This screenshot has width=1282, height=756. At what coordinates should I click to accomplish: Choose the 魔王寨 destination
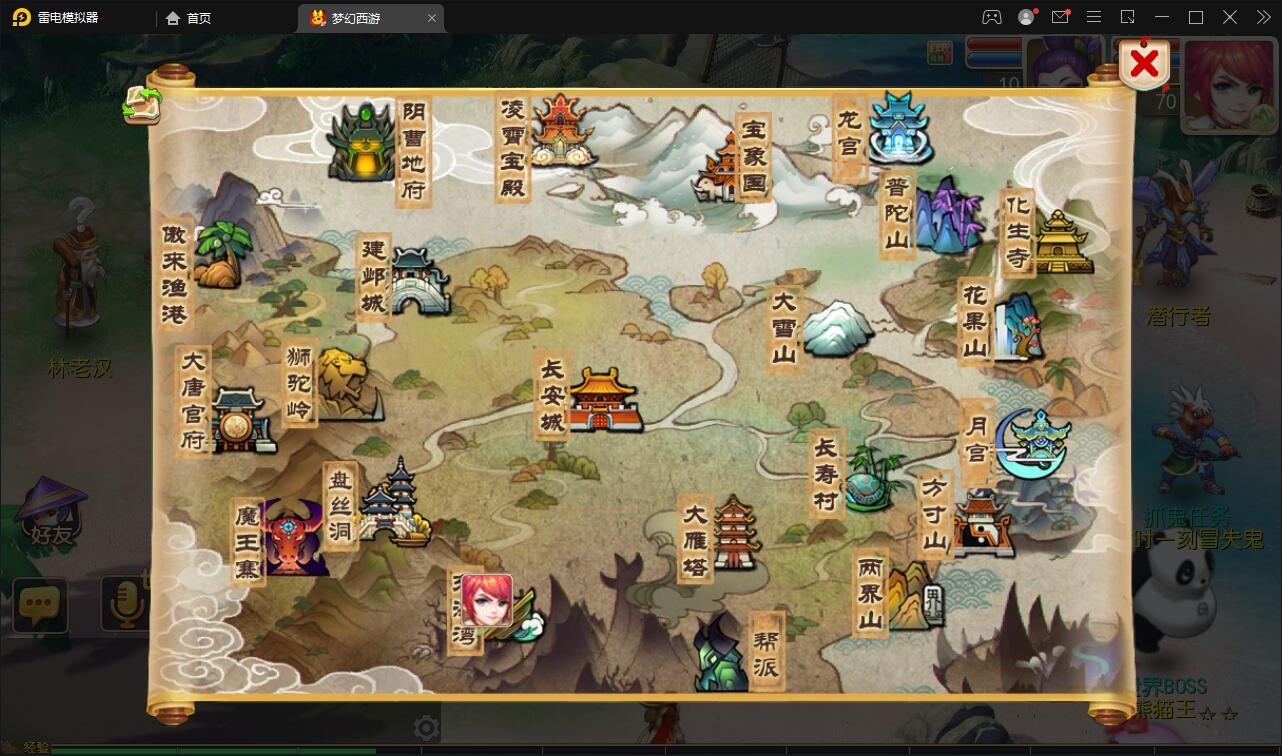(x=294, y=540)
